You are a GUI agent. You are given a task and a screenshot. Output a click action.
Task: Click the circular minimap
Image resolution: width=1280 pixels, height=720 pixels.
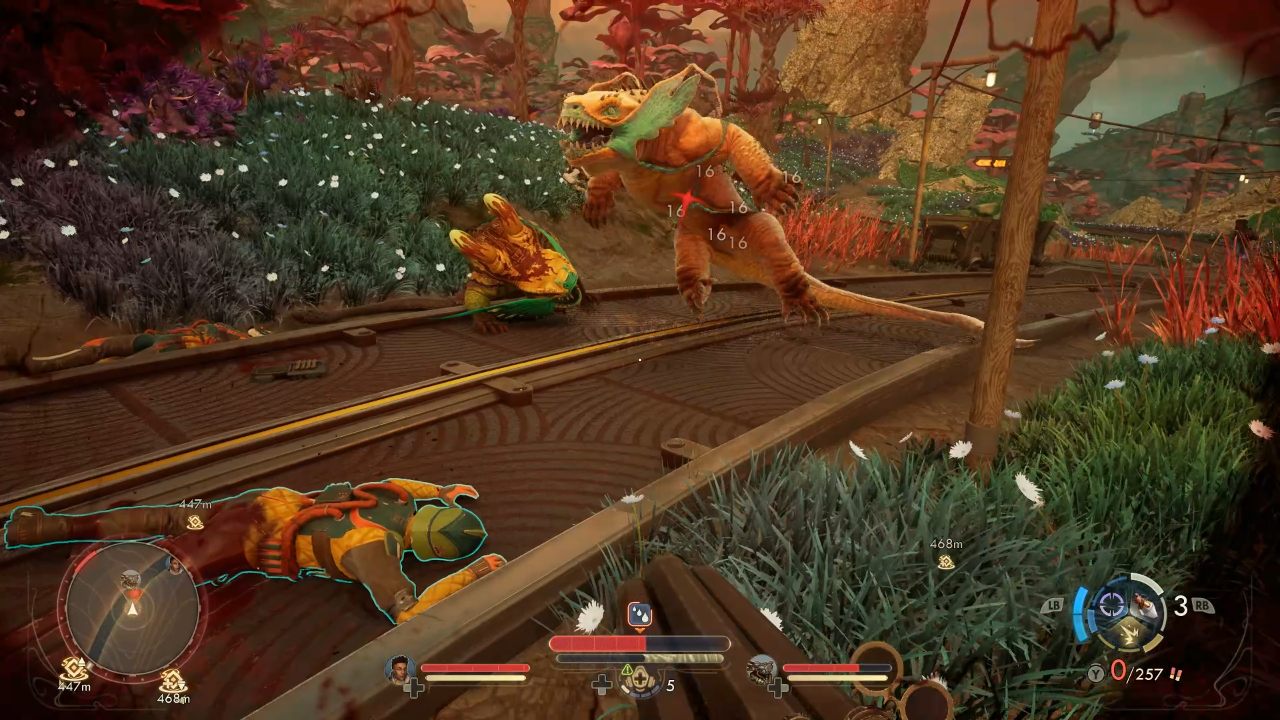coord(132,607)
